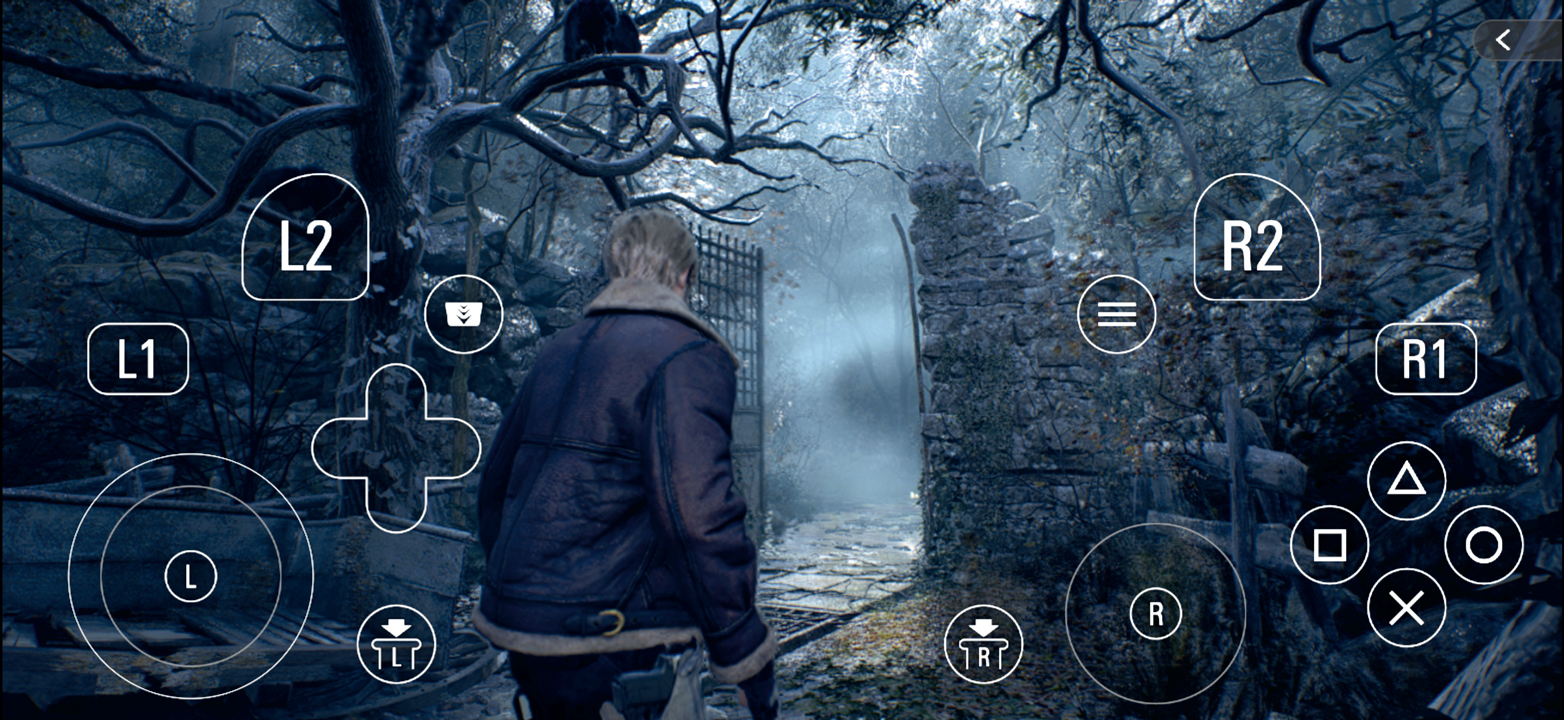Tap the directional pad cross
This screenshot has width=1564, height=720.
click(x=396, y=448)
